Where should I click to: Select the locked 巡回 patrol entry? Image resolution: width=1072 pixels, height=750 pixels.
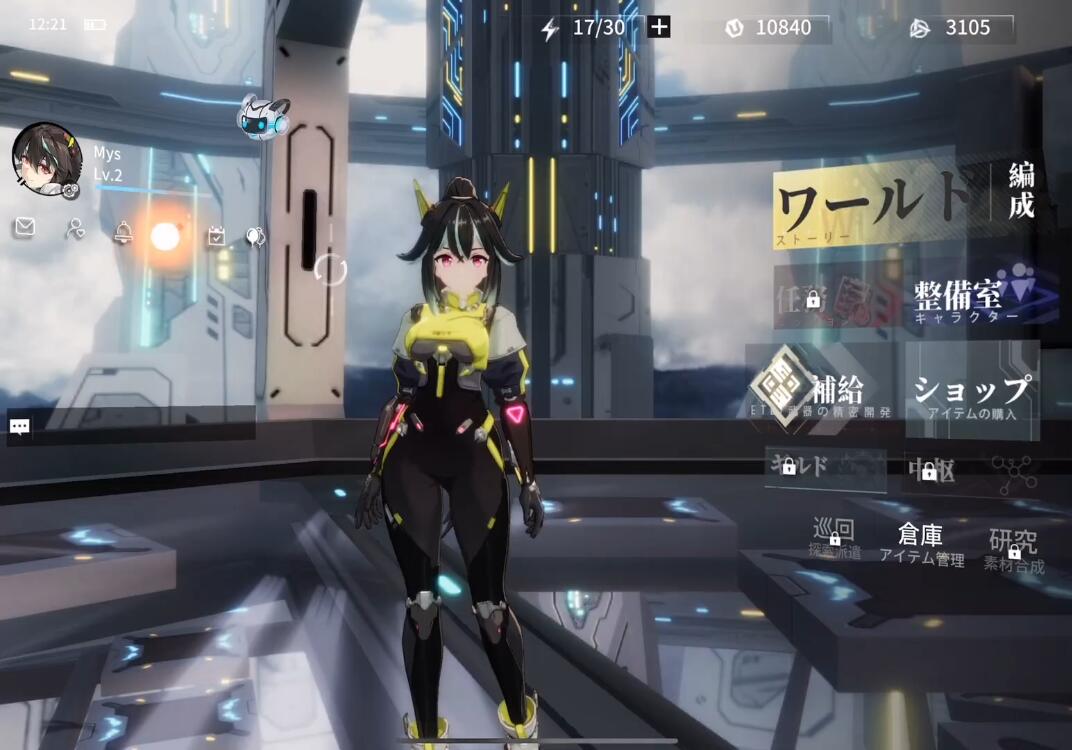coord(835,537)
